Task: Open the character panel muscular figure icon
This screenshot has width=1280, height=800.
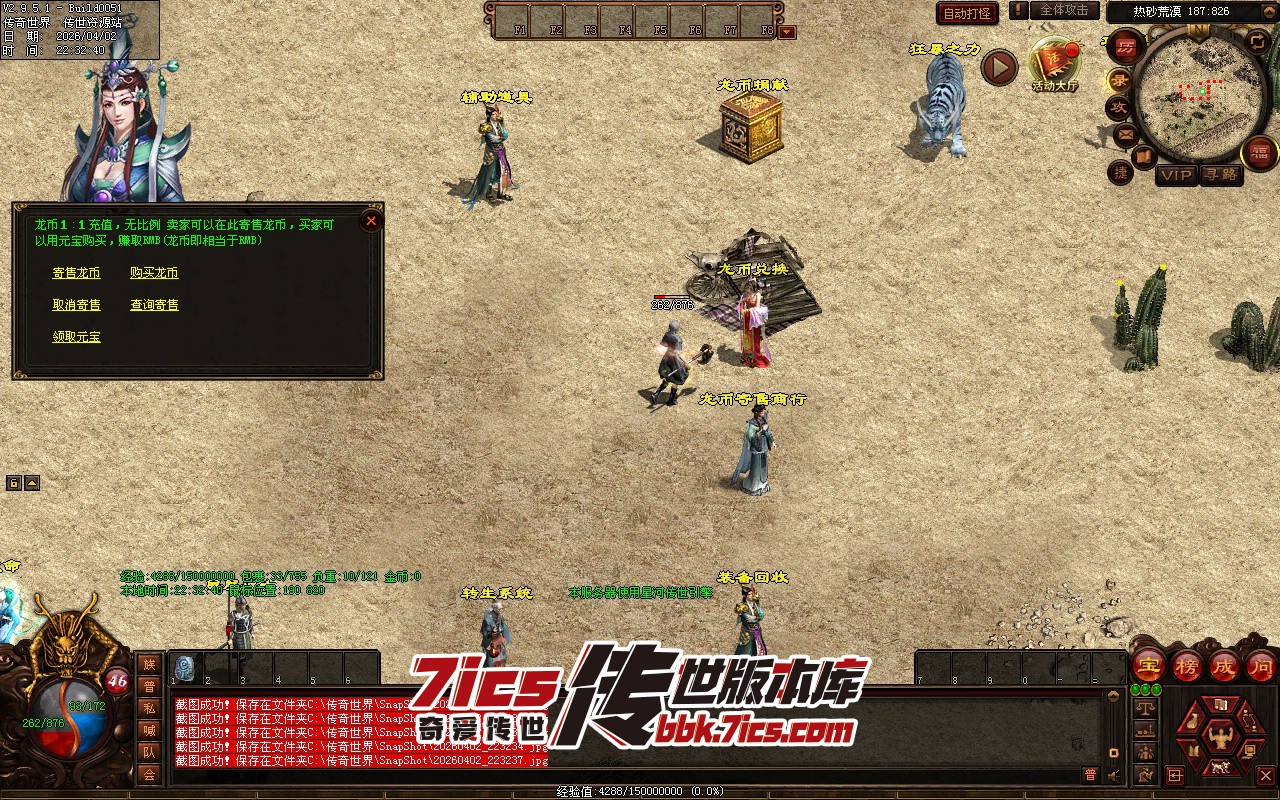Action: coord(1218,738)
